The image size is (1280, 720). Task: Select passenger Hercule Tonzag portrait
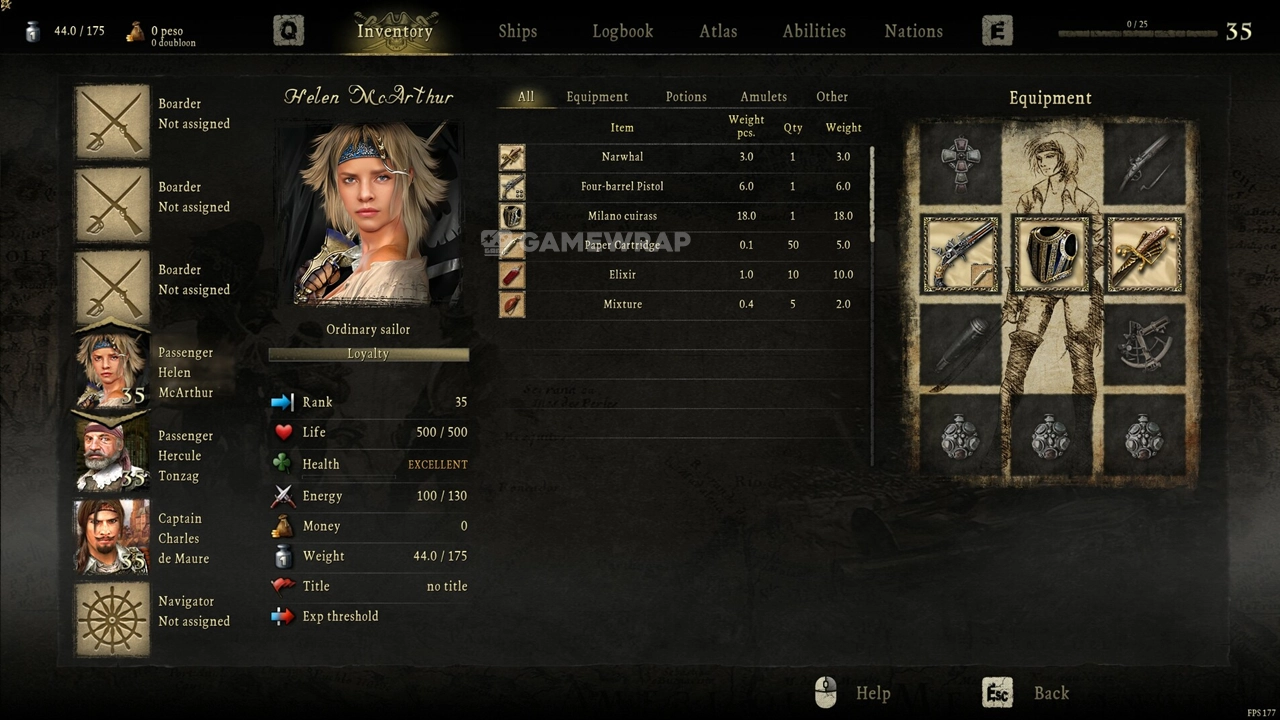(112, 456)
